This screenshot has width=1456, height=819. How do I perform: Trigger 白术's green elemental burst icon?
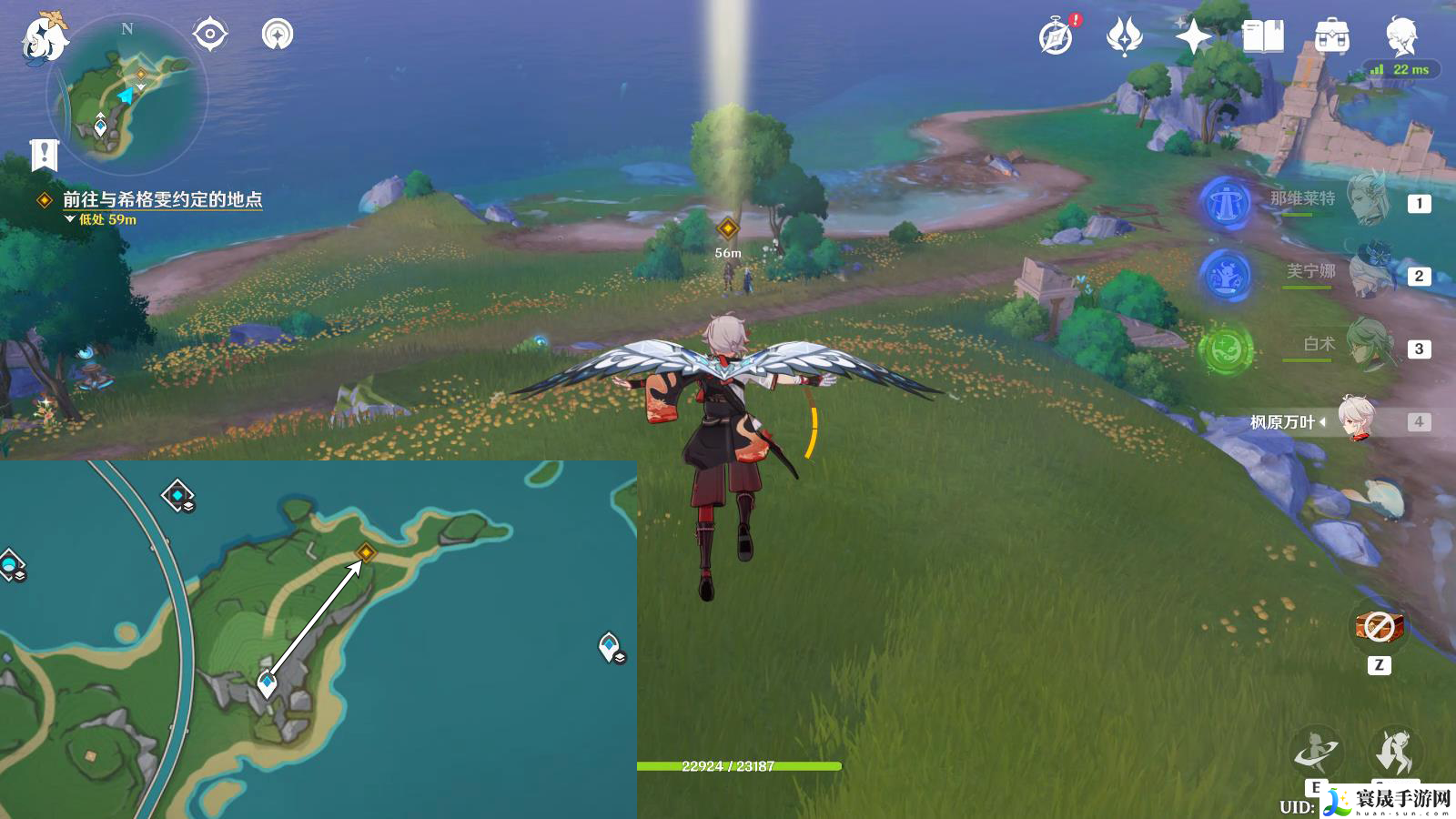click(1226, 349)
